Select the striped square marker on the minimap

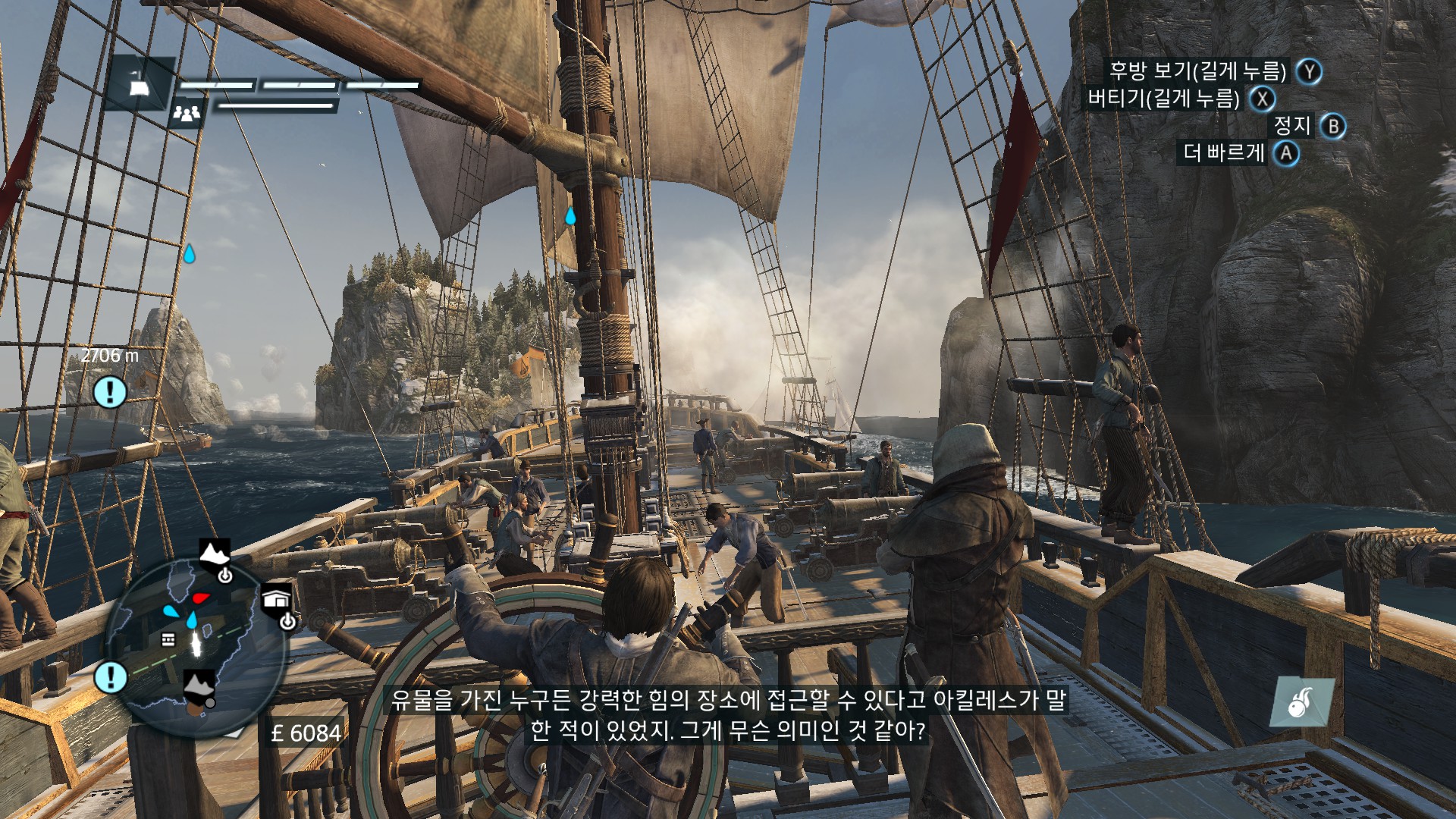pos(168,640)
